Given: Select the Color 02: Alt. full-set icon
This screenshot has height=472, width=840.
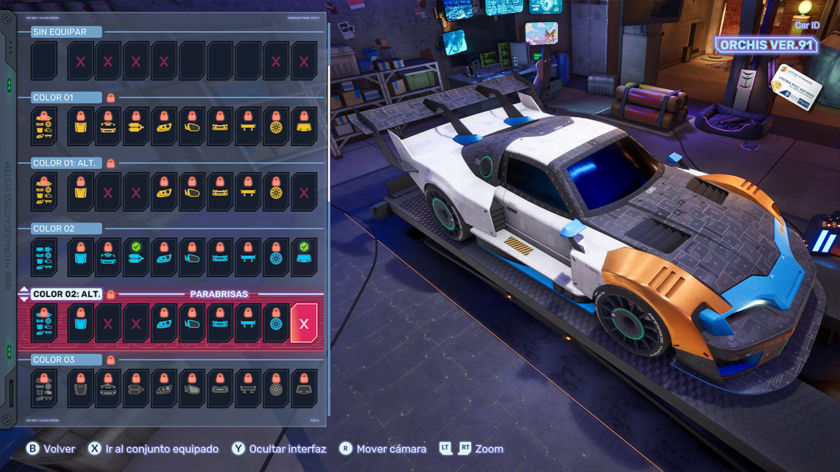Looking at the screenshot, I should coord(44,324).
